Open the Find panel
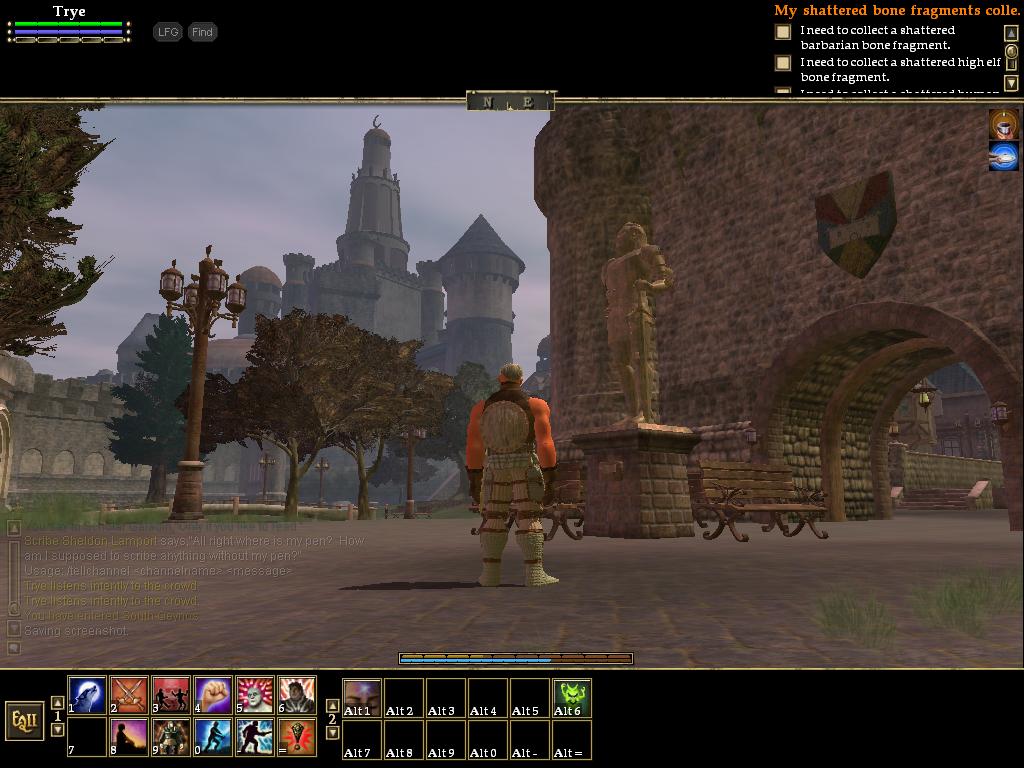This screenshot has width=1024, height=768. (x=202, y=32)
